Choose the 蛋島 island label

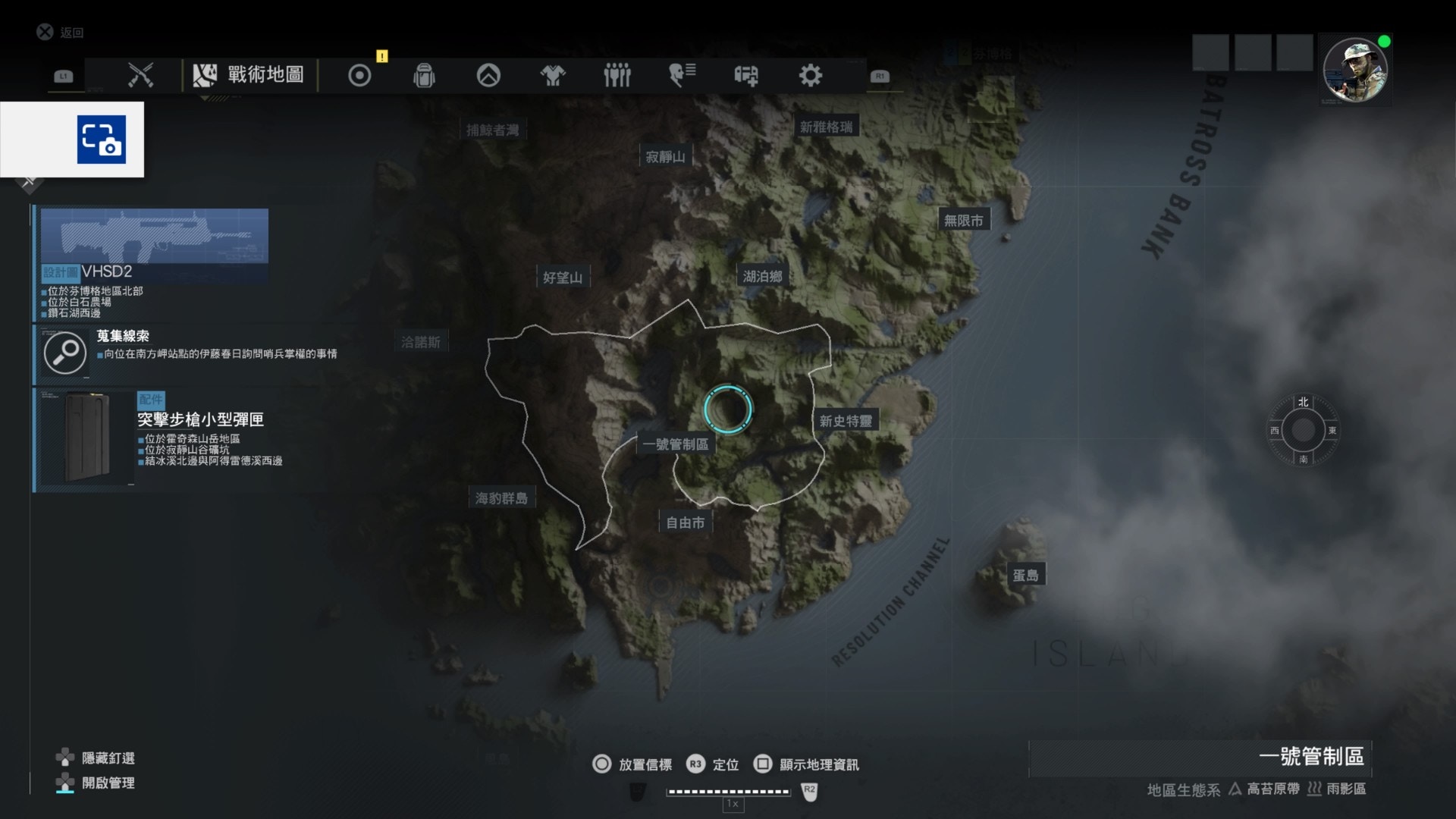coord(1025,576)
